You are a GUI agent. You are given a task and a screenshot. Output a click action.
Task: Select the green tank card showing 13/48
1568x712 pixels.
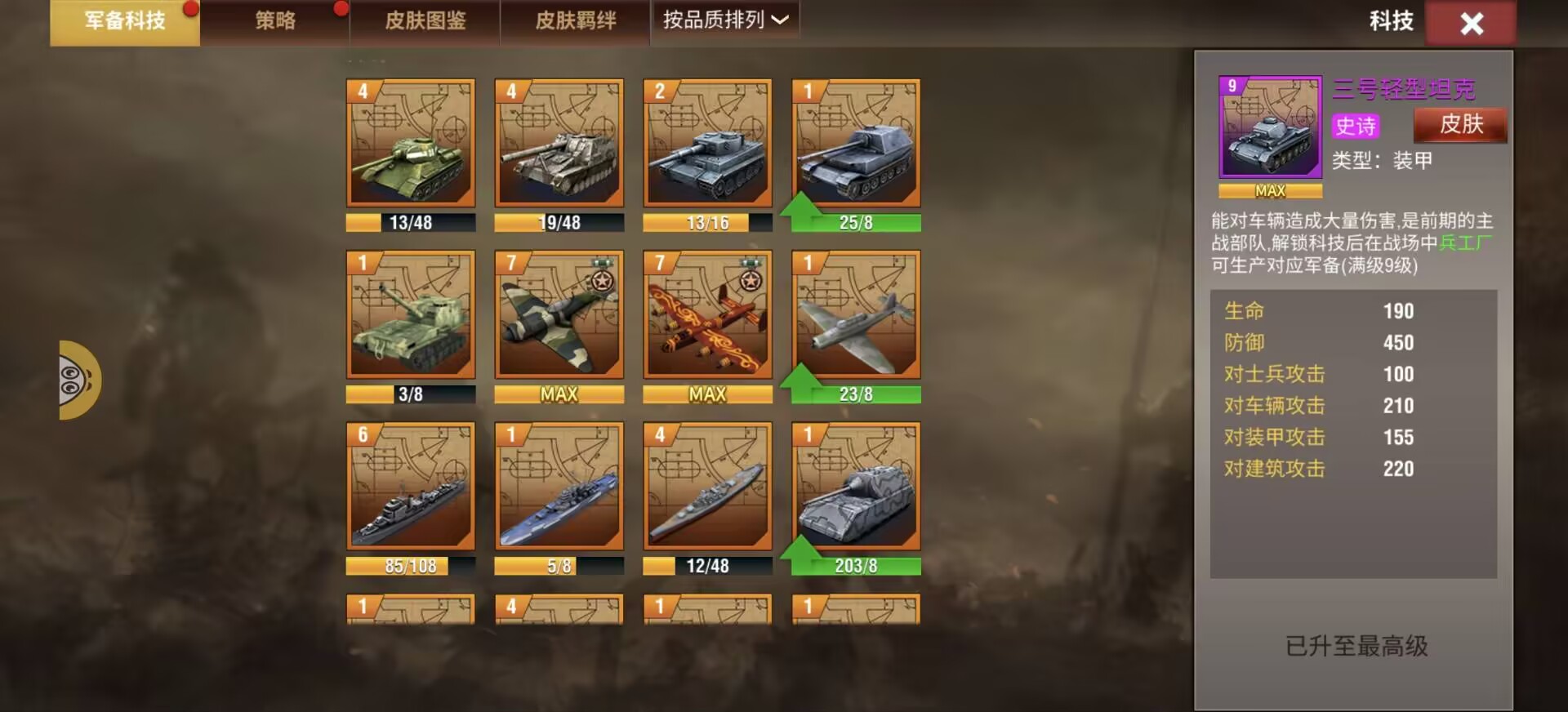[x=411, y=143]
